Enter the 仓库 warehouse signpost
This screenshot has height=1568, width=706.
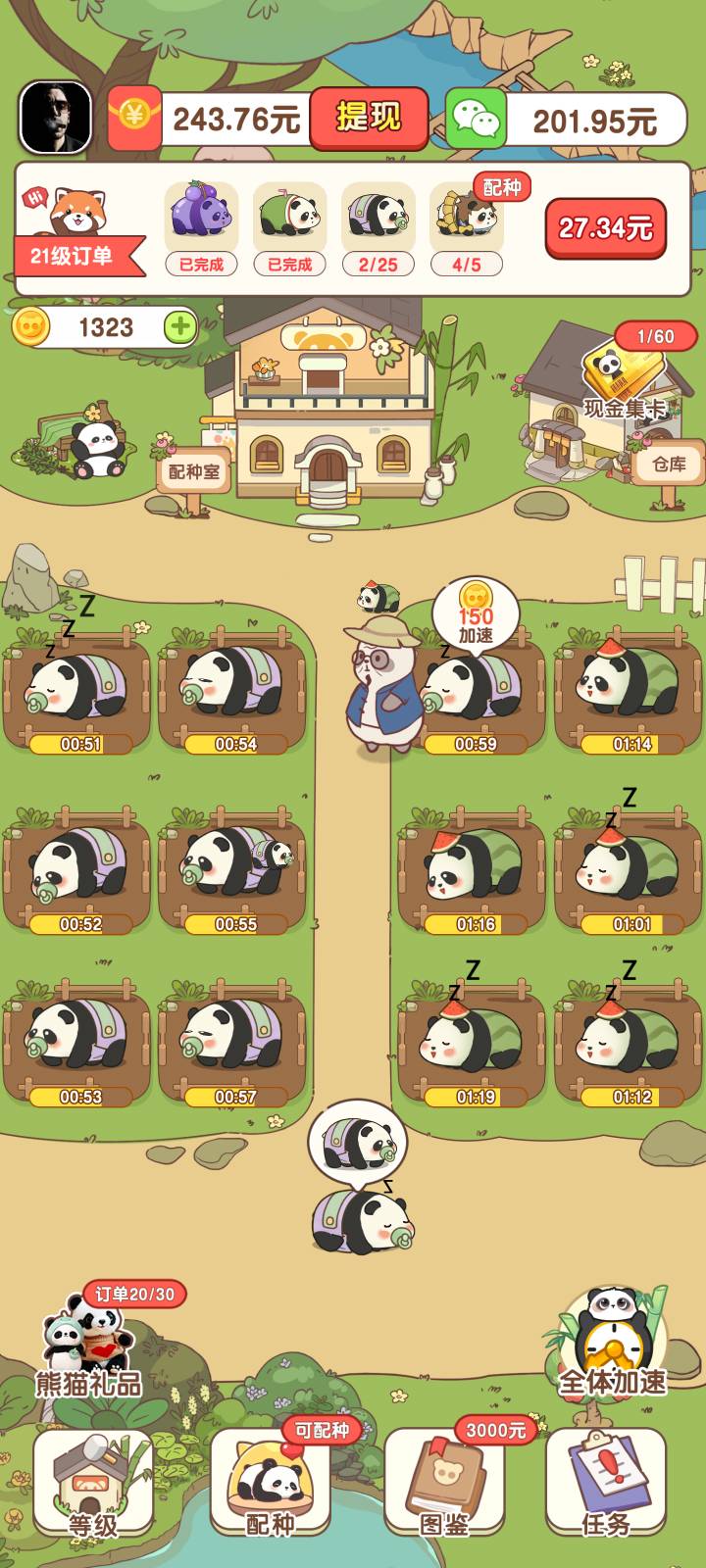pos(670,465)
